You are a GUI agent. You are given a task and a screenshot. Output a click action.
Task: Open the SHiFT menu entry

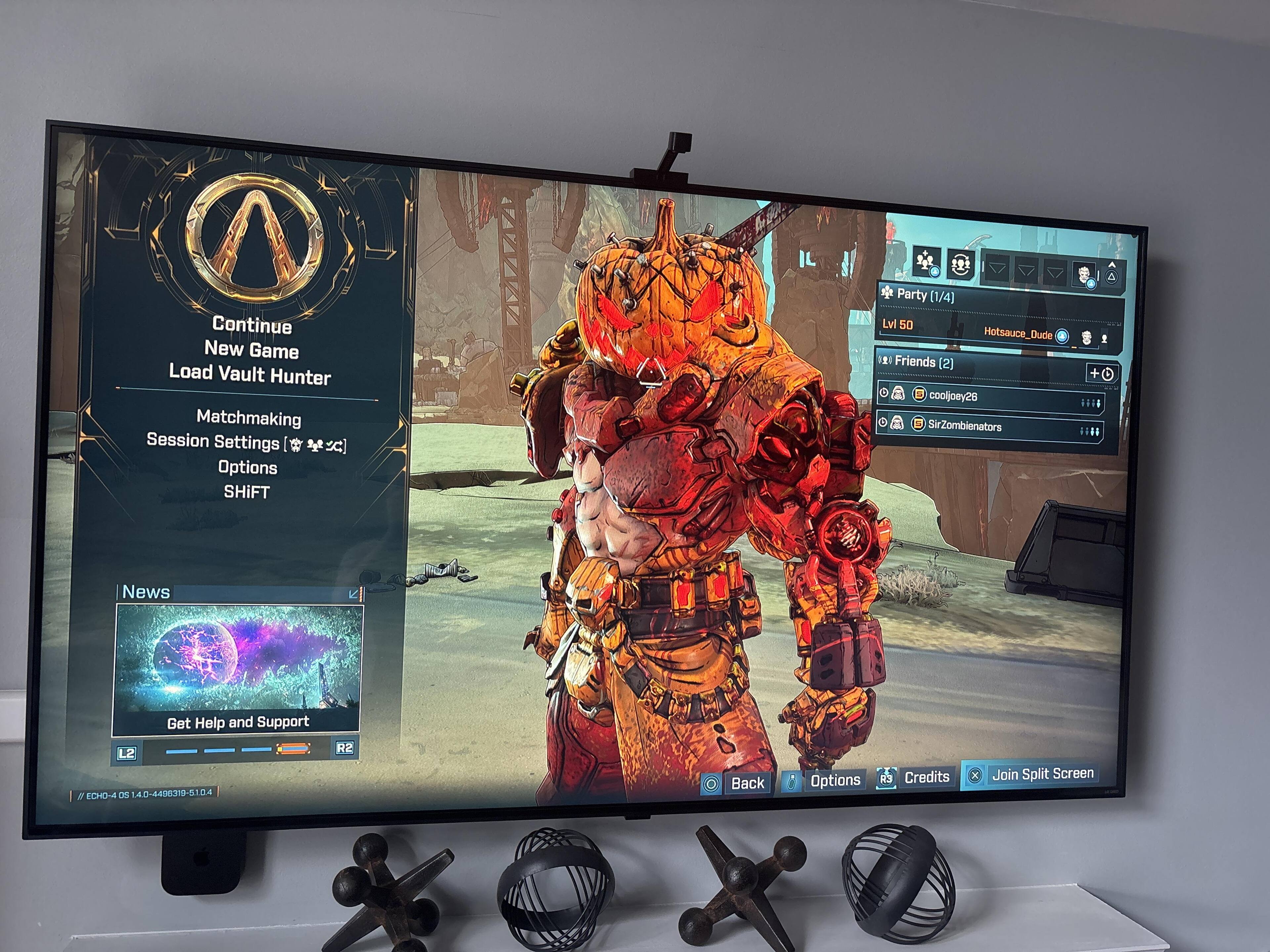click(x=247, y=492)
